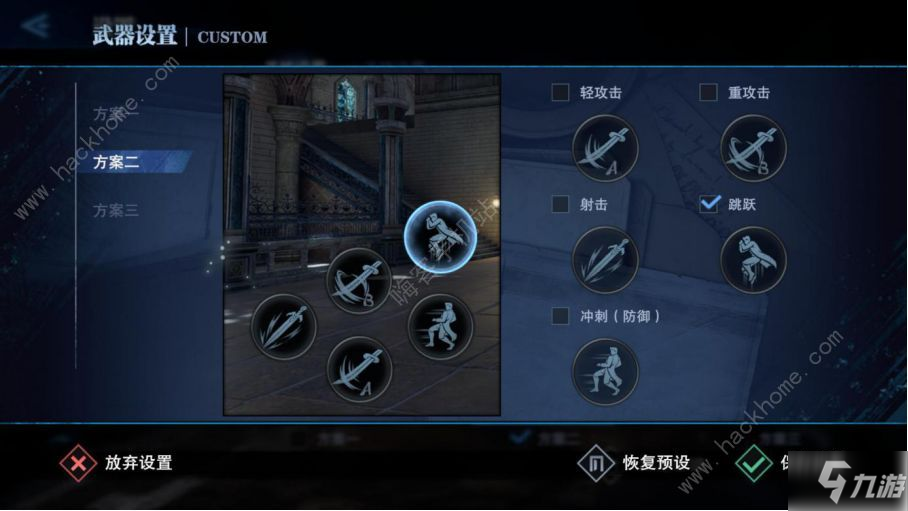Screen dimensions: 908x511
Task: Switch to the 方案一 preset tab
Action: [x=116, y=113]
